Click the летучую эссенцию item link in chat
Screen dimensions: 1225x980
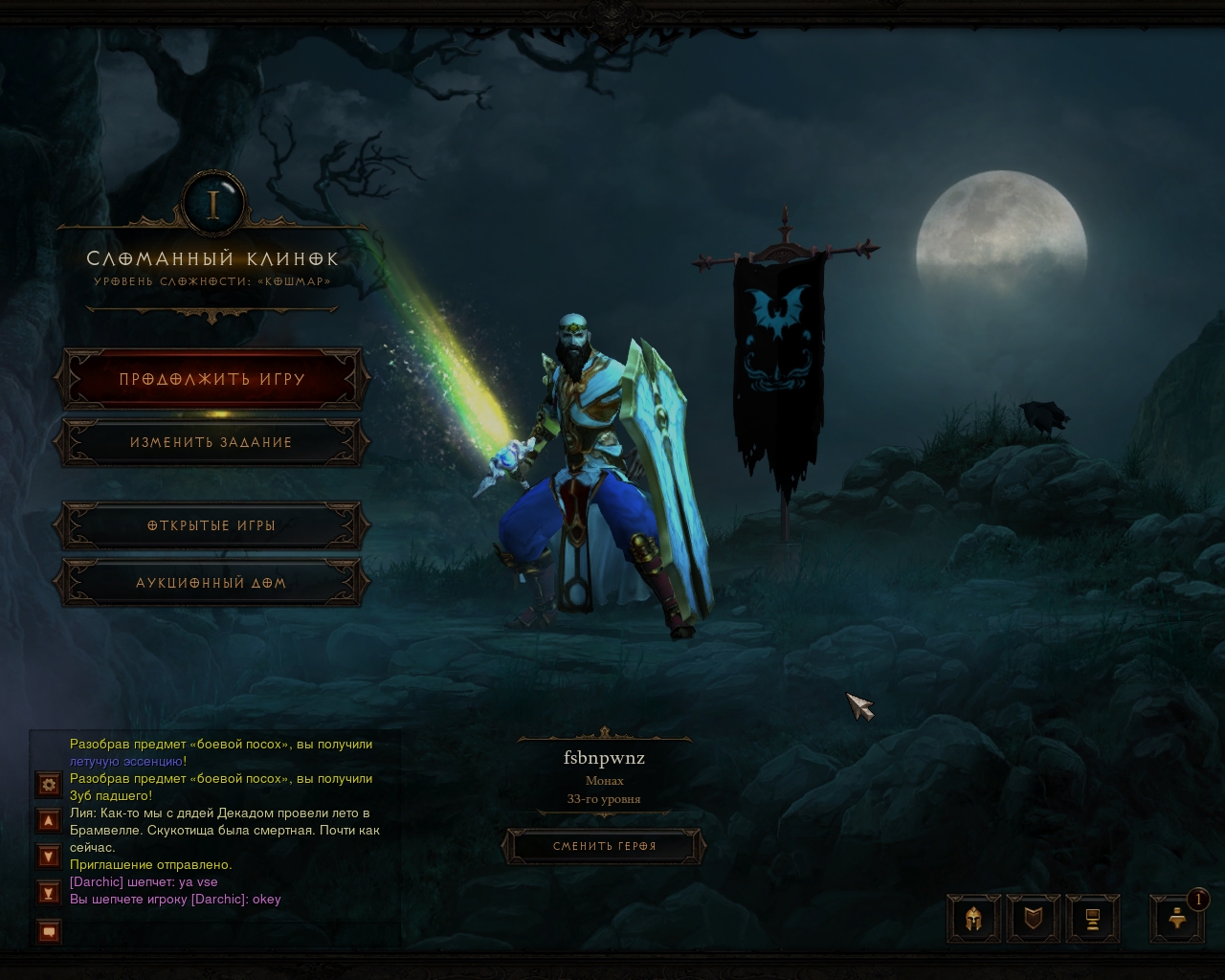point(125,762)
